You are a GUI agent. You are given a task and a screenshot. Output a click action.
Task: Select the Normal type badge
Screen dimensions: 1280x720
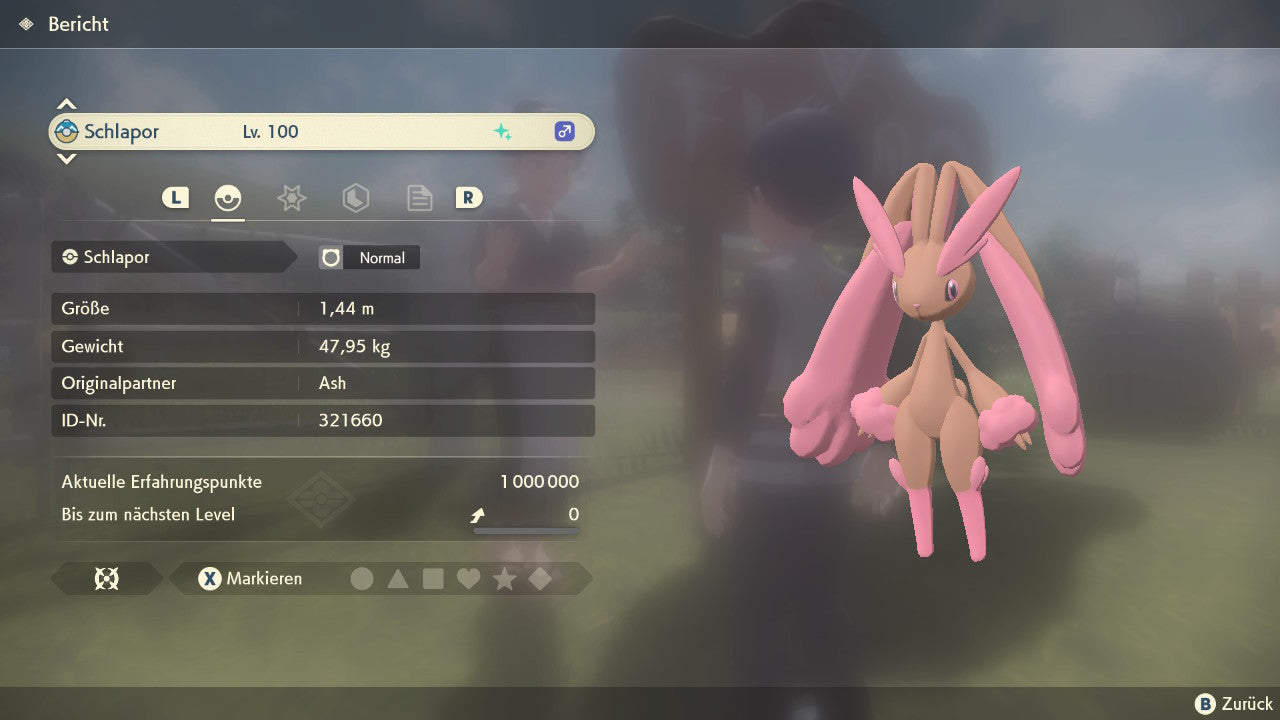point(370,258)
